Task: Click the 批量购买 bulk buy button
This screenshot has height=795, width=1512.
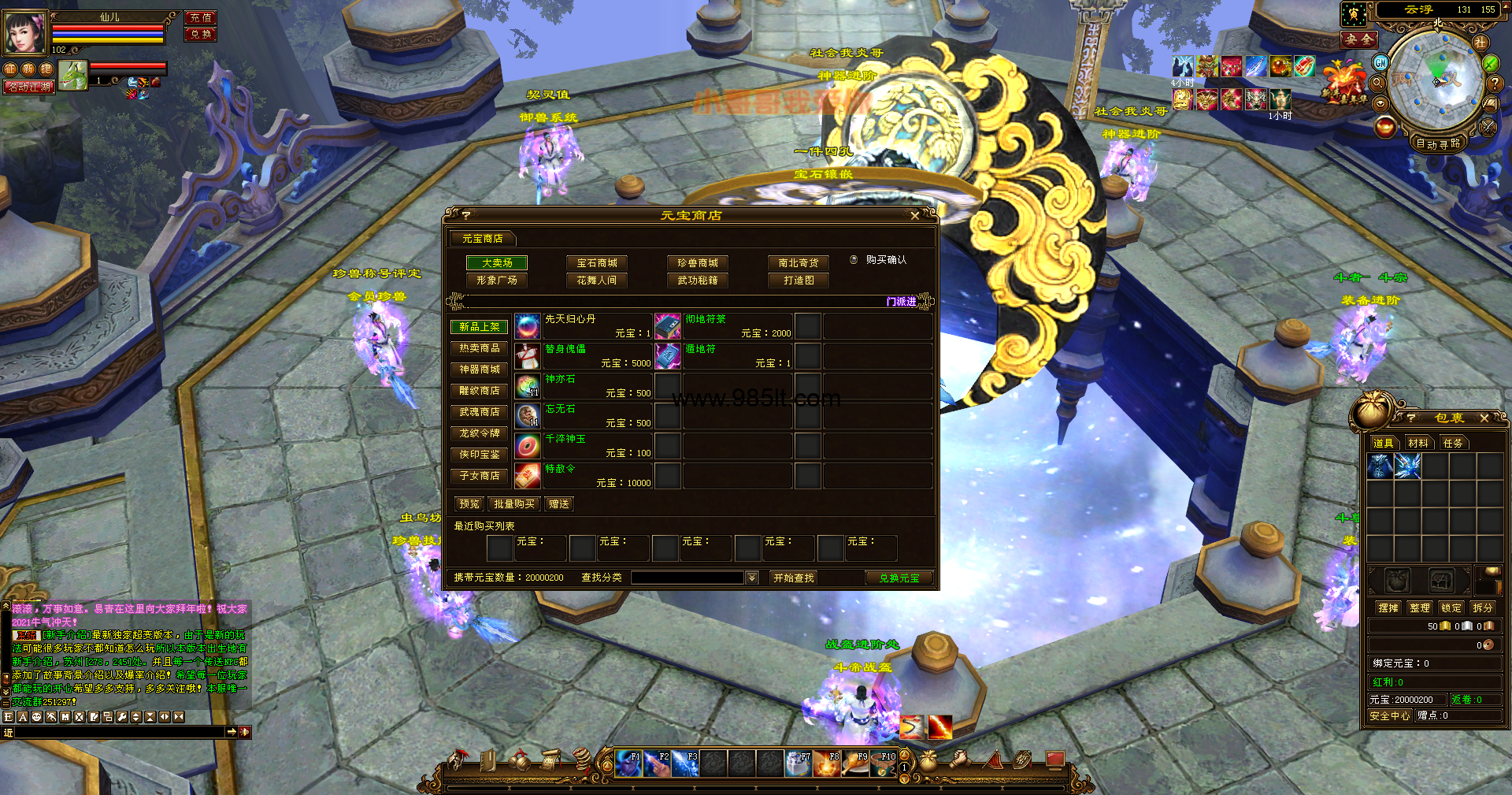Action: [x=514, y=504]
